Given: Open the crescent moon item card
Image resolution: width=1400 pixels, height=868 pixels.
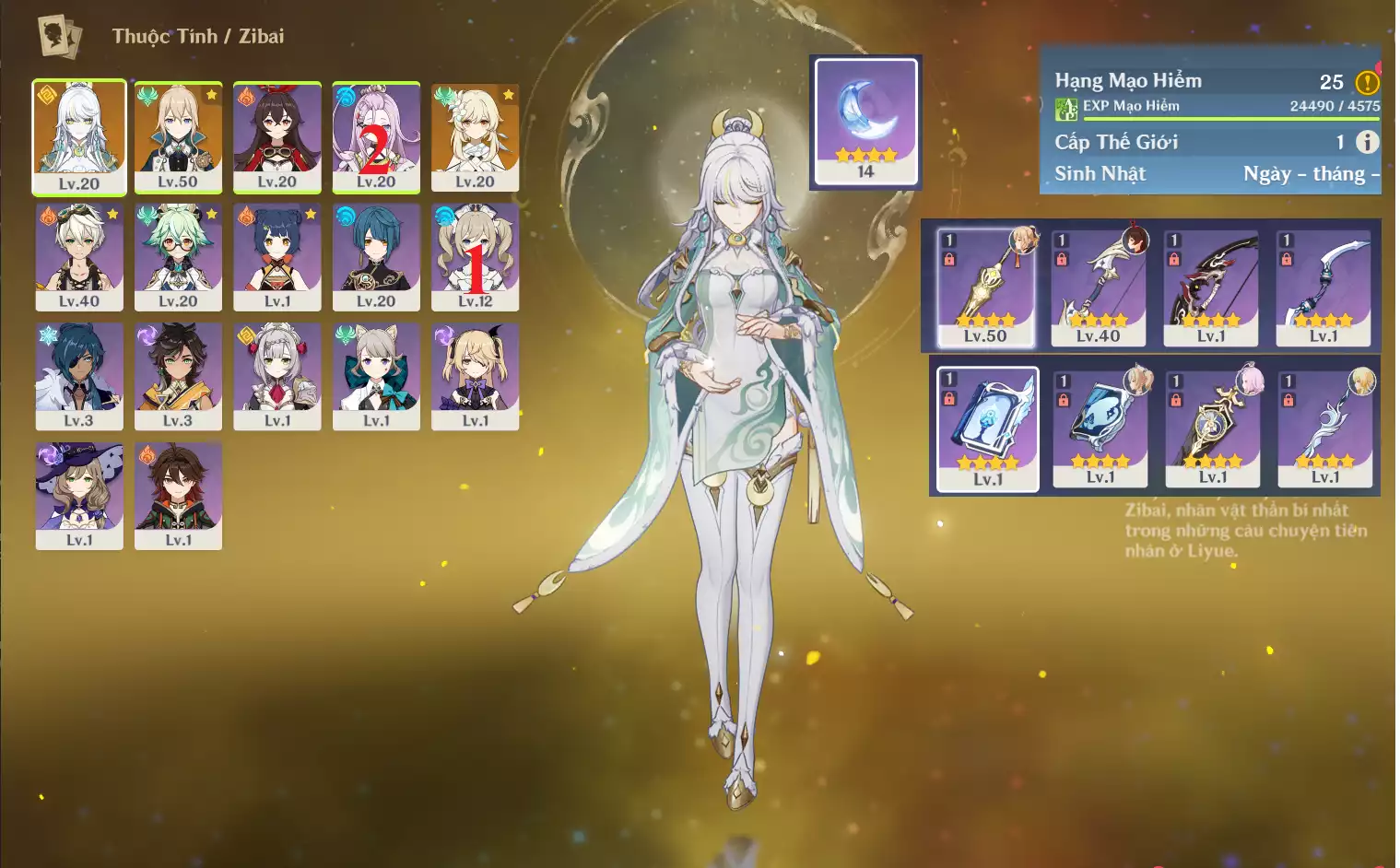Looking at the screenshot, I should click(865, 122).
